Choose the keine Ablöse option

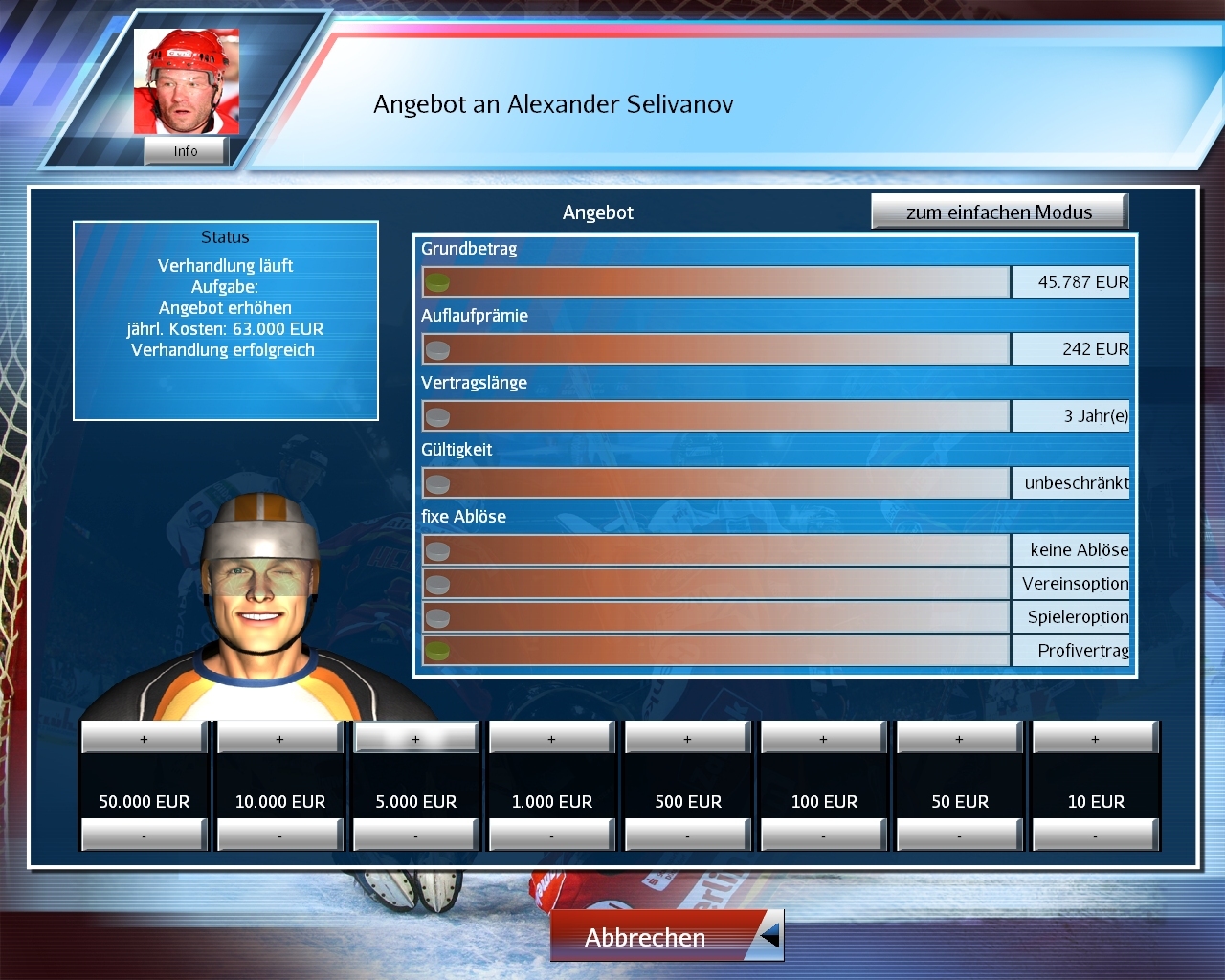click(x=716, y=550)
